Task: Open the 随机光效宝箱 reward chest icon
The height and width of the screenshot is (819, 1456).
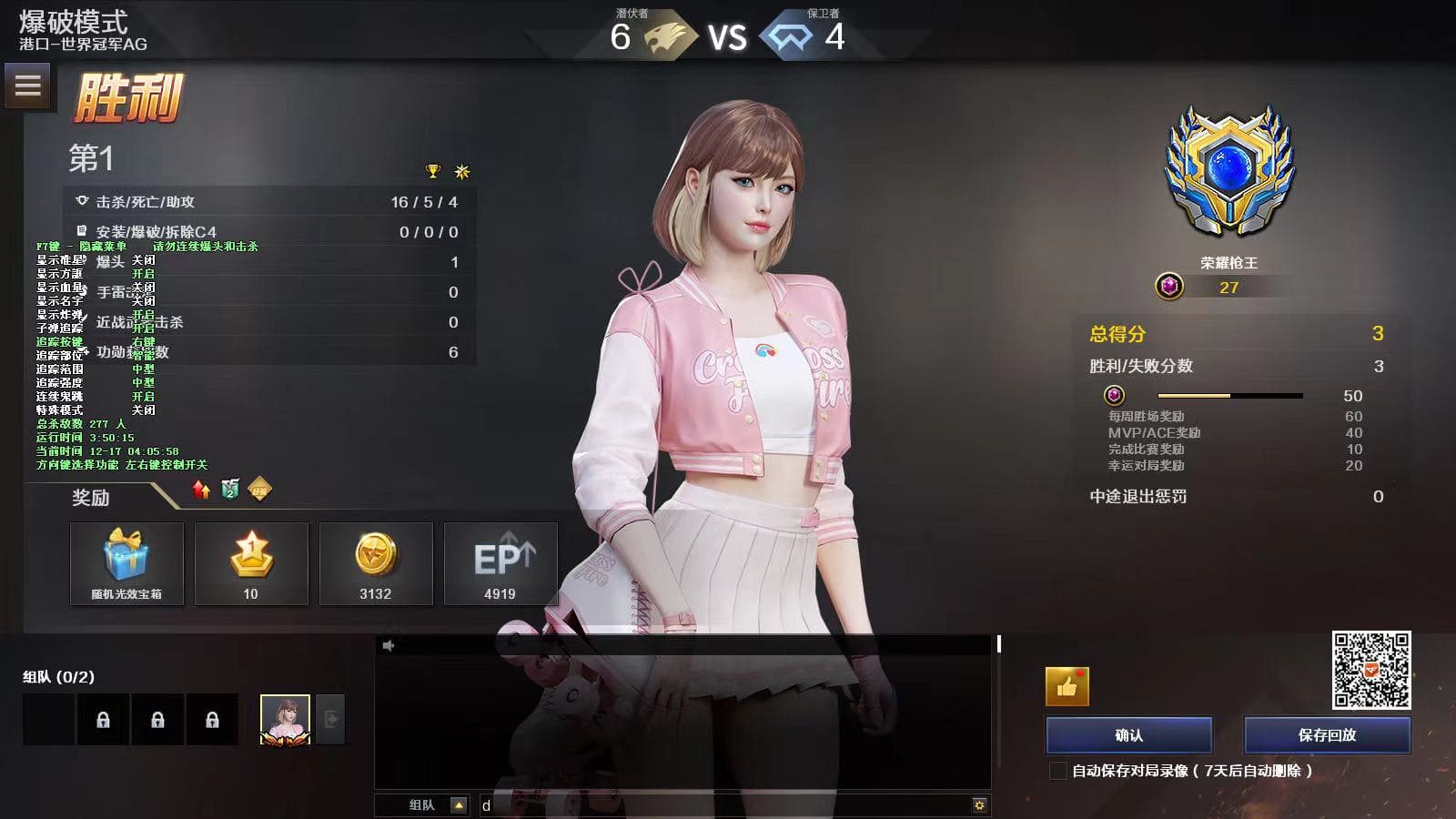Action: point(126,555)
